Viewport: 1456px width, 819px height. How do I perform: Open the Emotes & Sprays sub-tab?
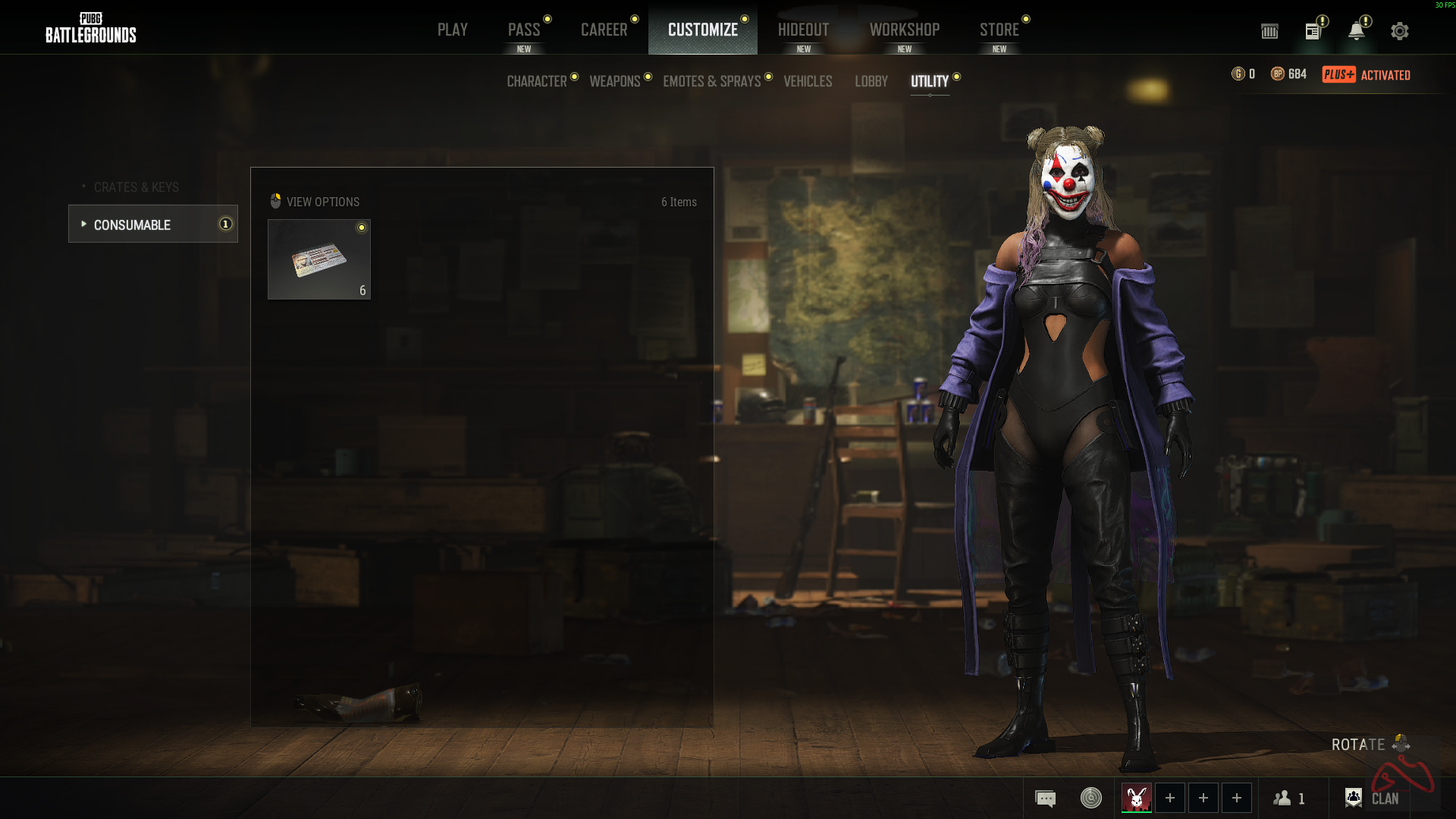click(x=711, y=81)
